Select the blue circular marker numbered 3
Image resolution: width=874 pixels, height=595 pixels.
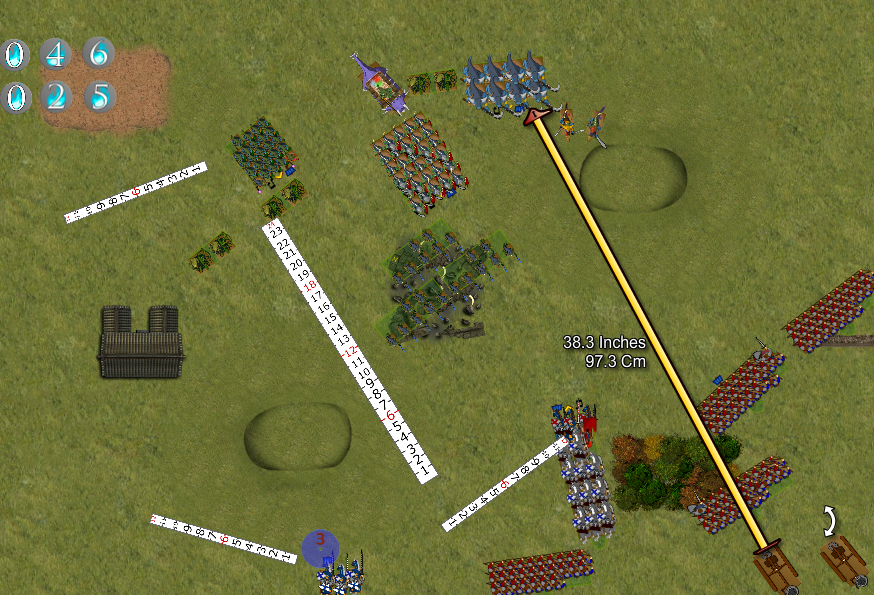(320, 546)
